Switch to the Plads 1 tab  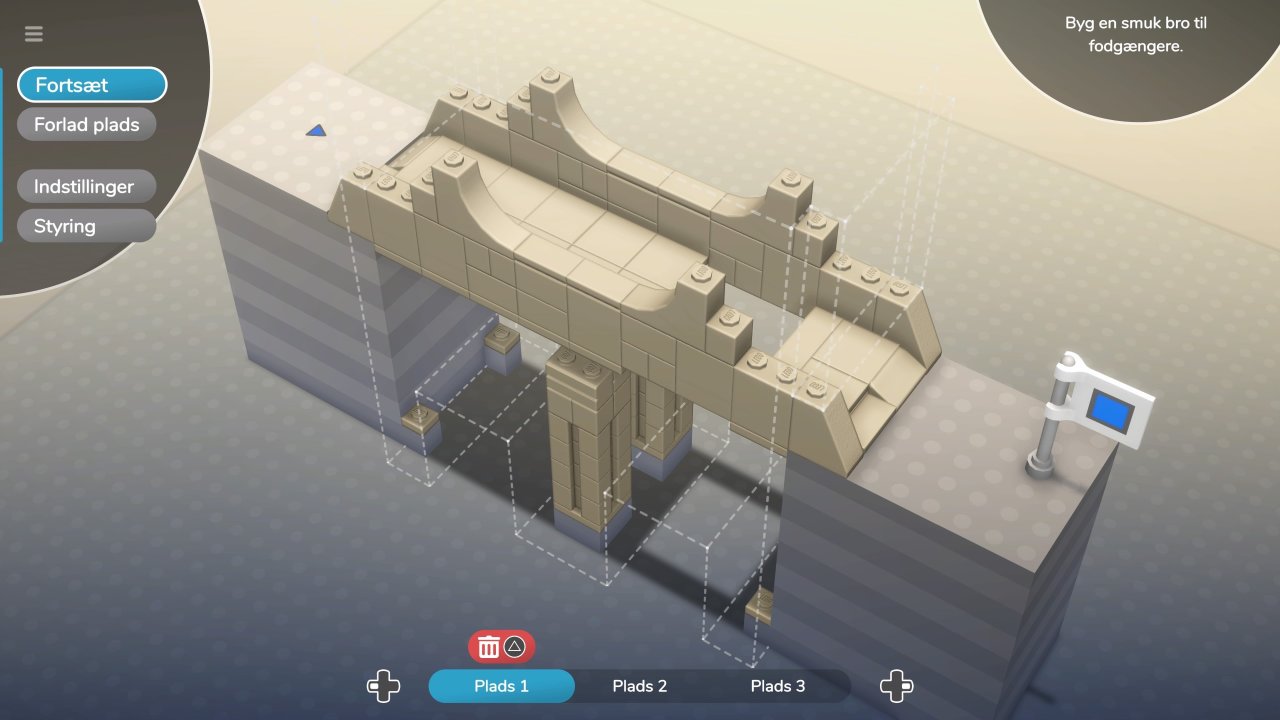(501, 686)
